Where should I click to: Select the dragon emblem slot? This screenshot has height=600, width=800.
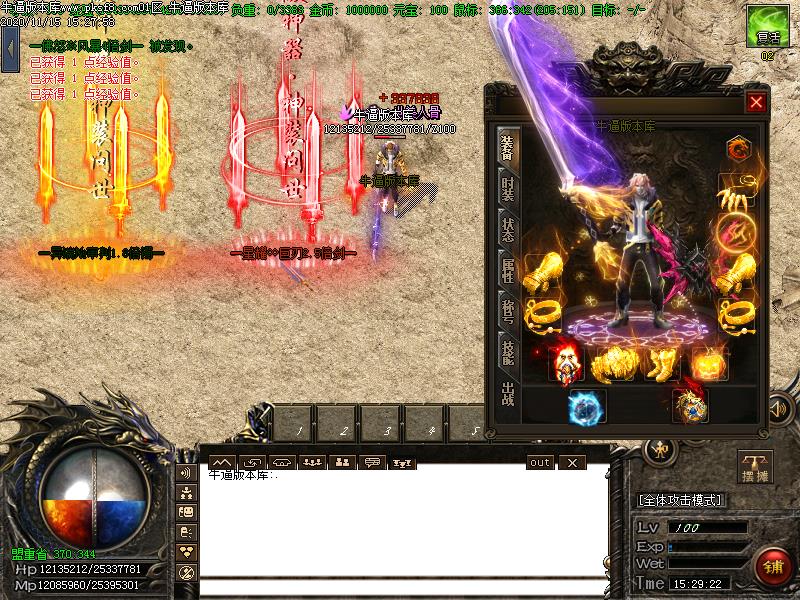point(690,406)
